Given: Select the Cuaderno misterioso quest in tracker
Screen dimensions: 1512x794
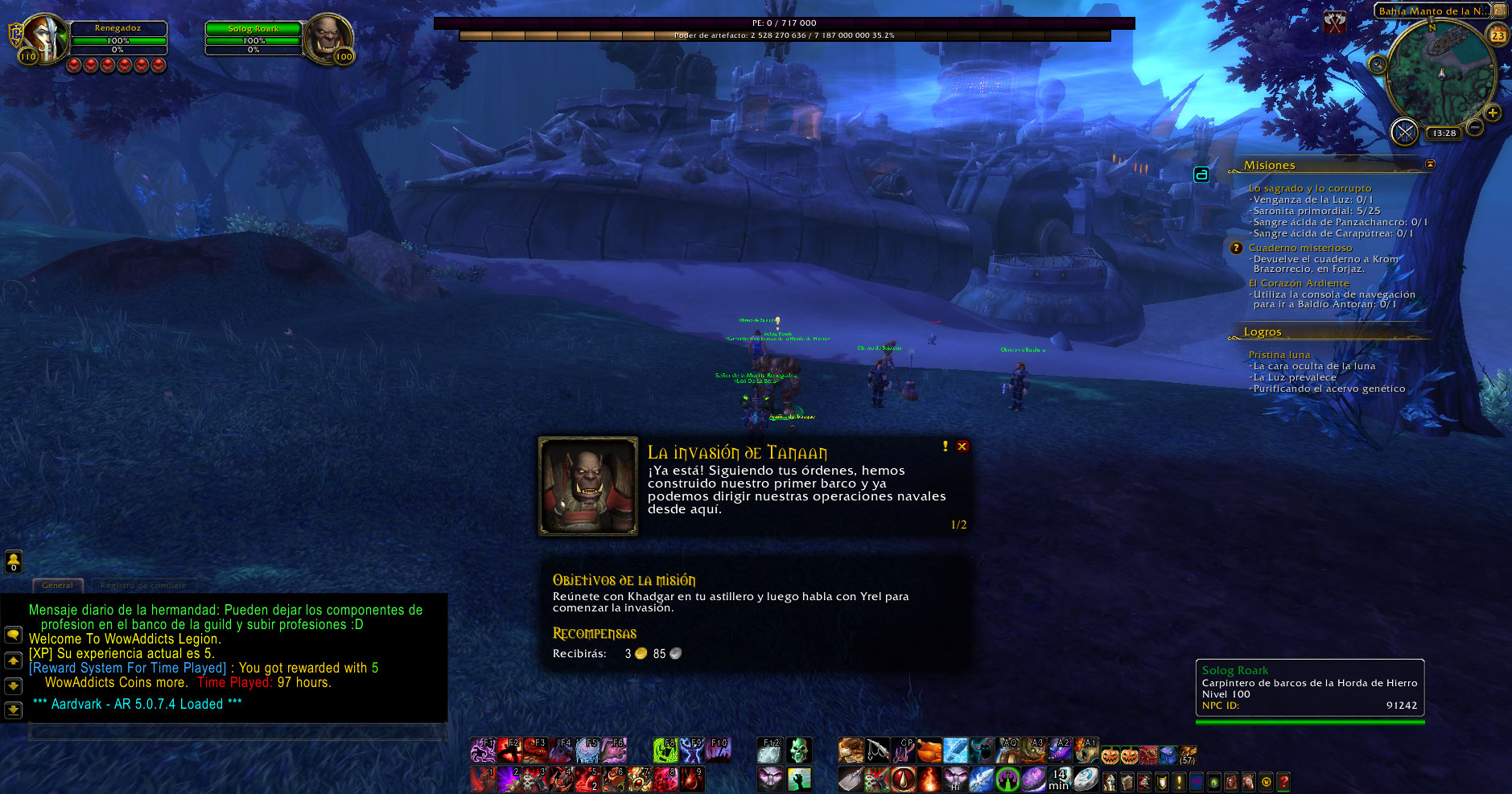Looking at the screenshot, I should tap(1300, 248).
